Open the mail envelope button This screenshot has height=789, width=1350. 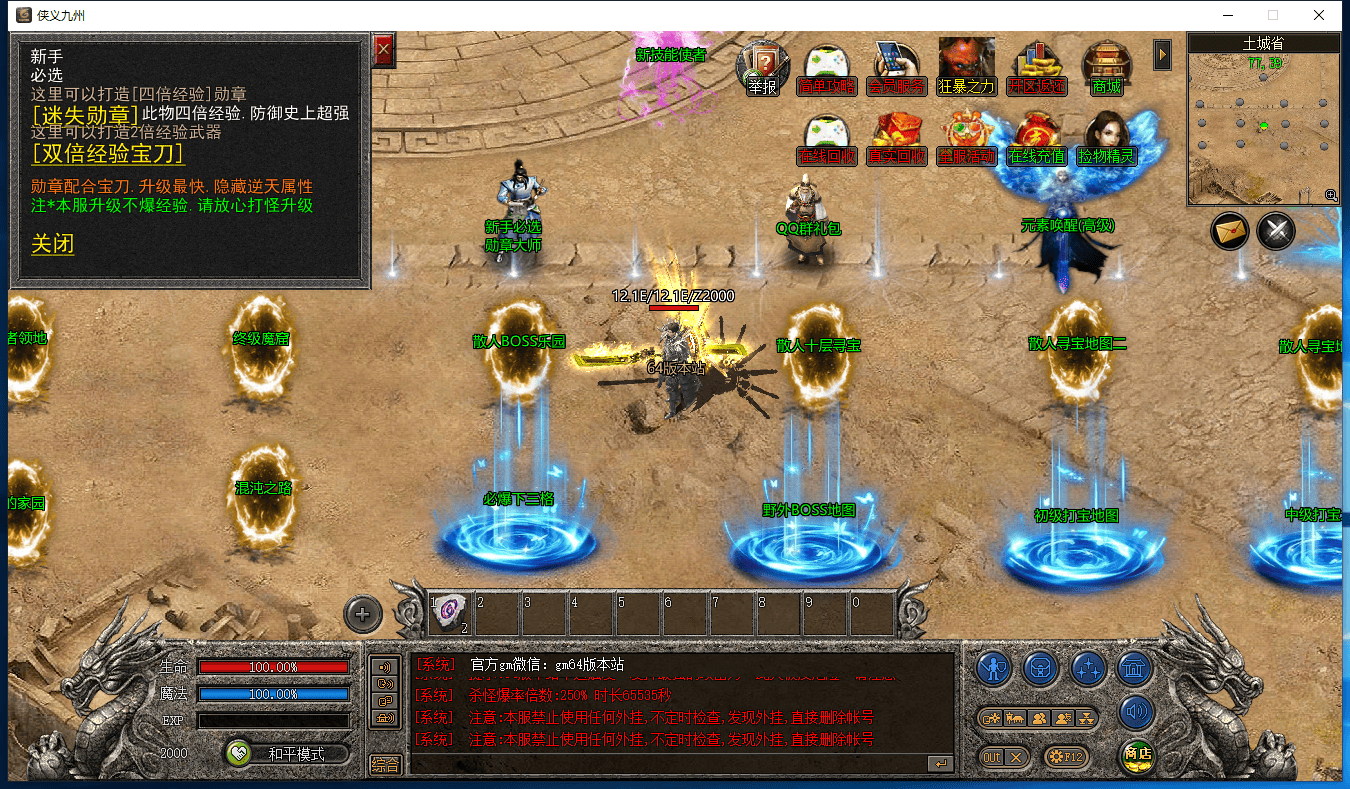1230,231
